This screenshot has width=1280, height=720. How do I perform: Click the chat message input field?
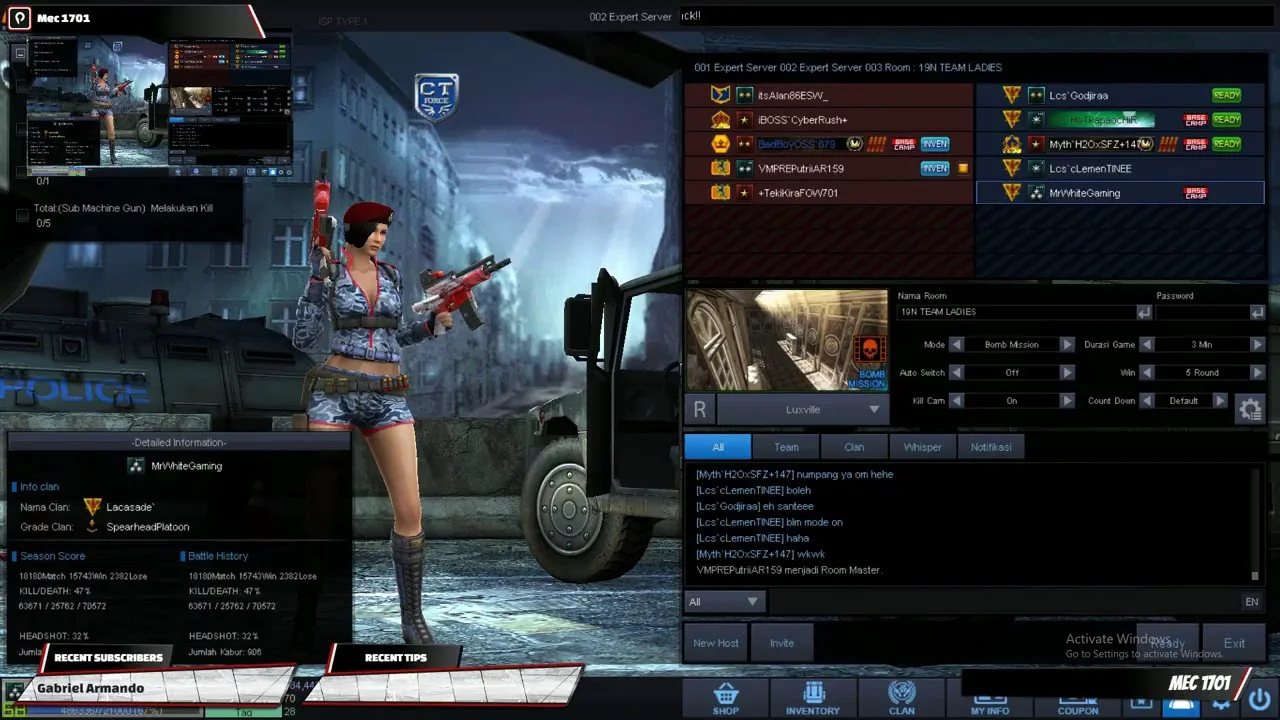[x=1000, y=601]
